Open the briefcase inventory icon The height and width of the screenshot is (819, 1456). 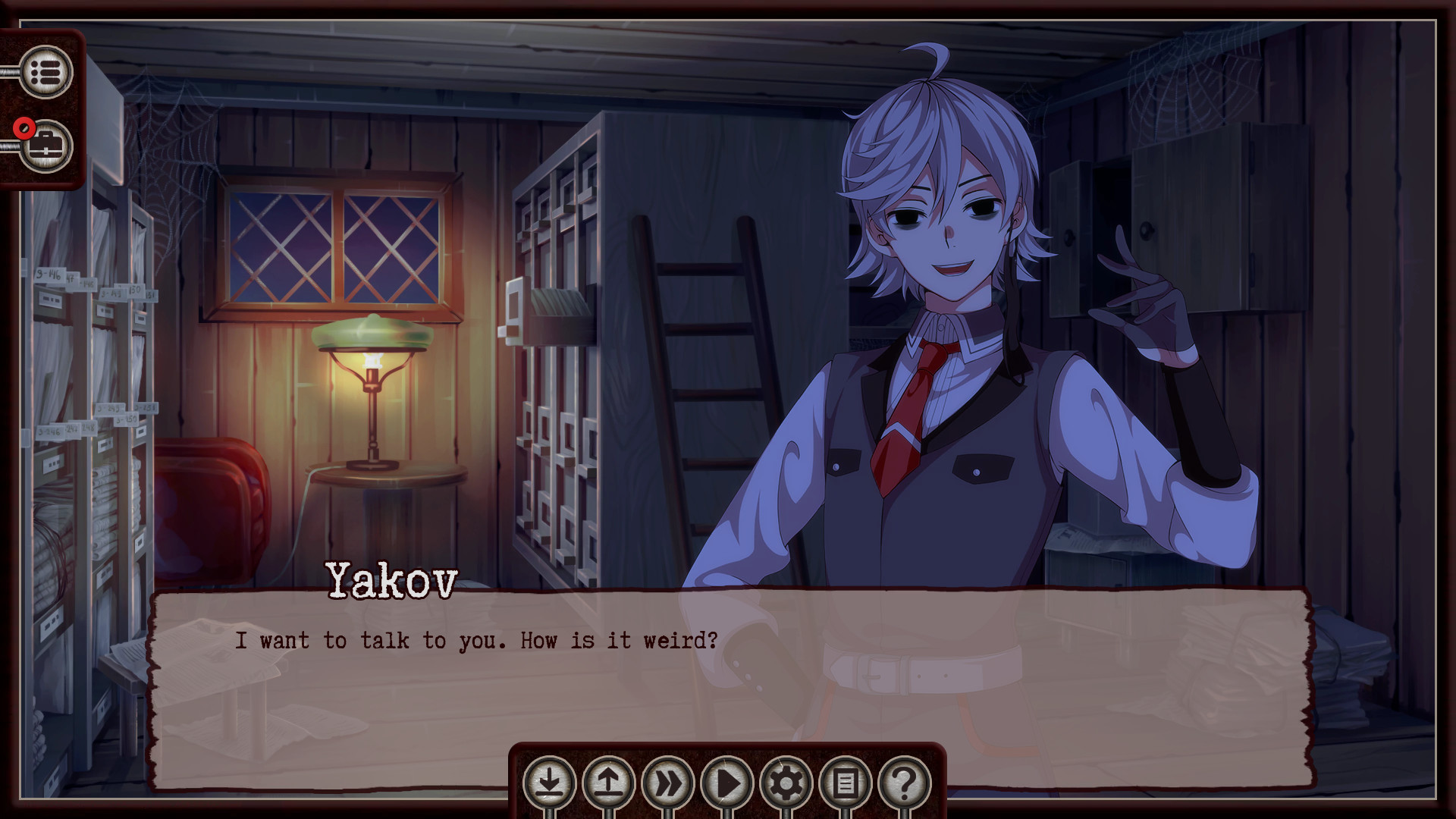(47, 146)
